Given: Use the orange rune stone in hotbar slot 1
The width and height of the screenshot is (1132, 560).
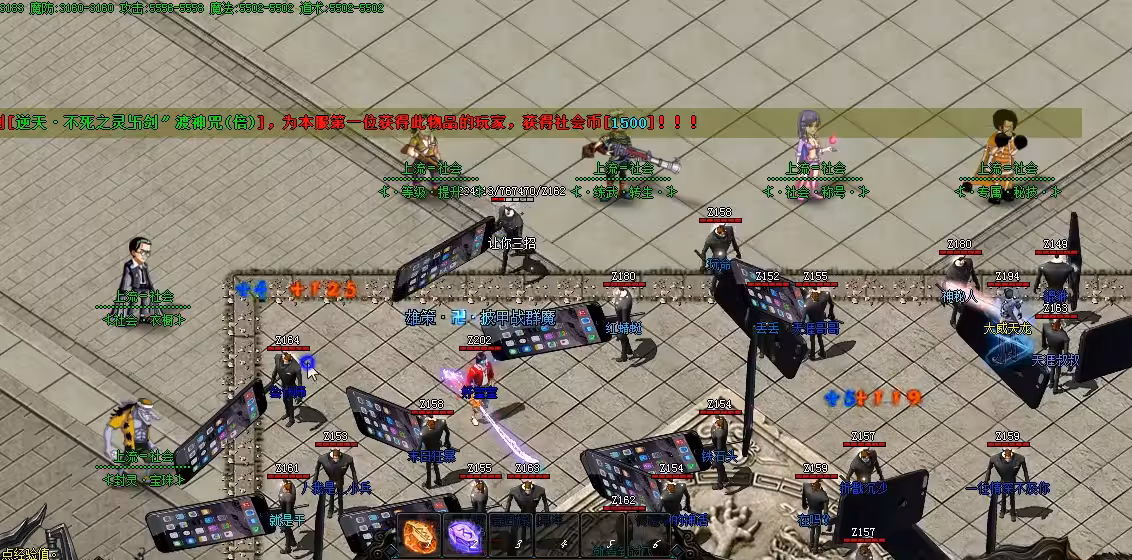Looking at the screenshot, I should pos(419,535).
